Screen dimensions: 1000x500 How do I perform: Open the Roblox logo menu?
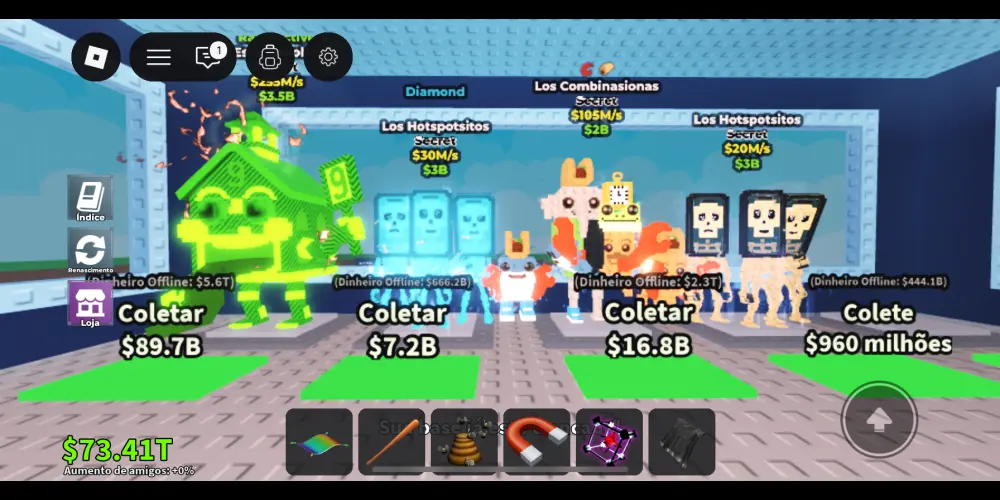click(95, 57)
